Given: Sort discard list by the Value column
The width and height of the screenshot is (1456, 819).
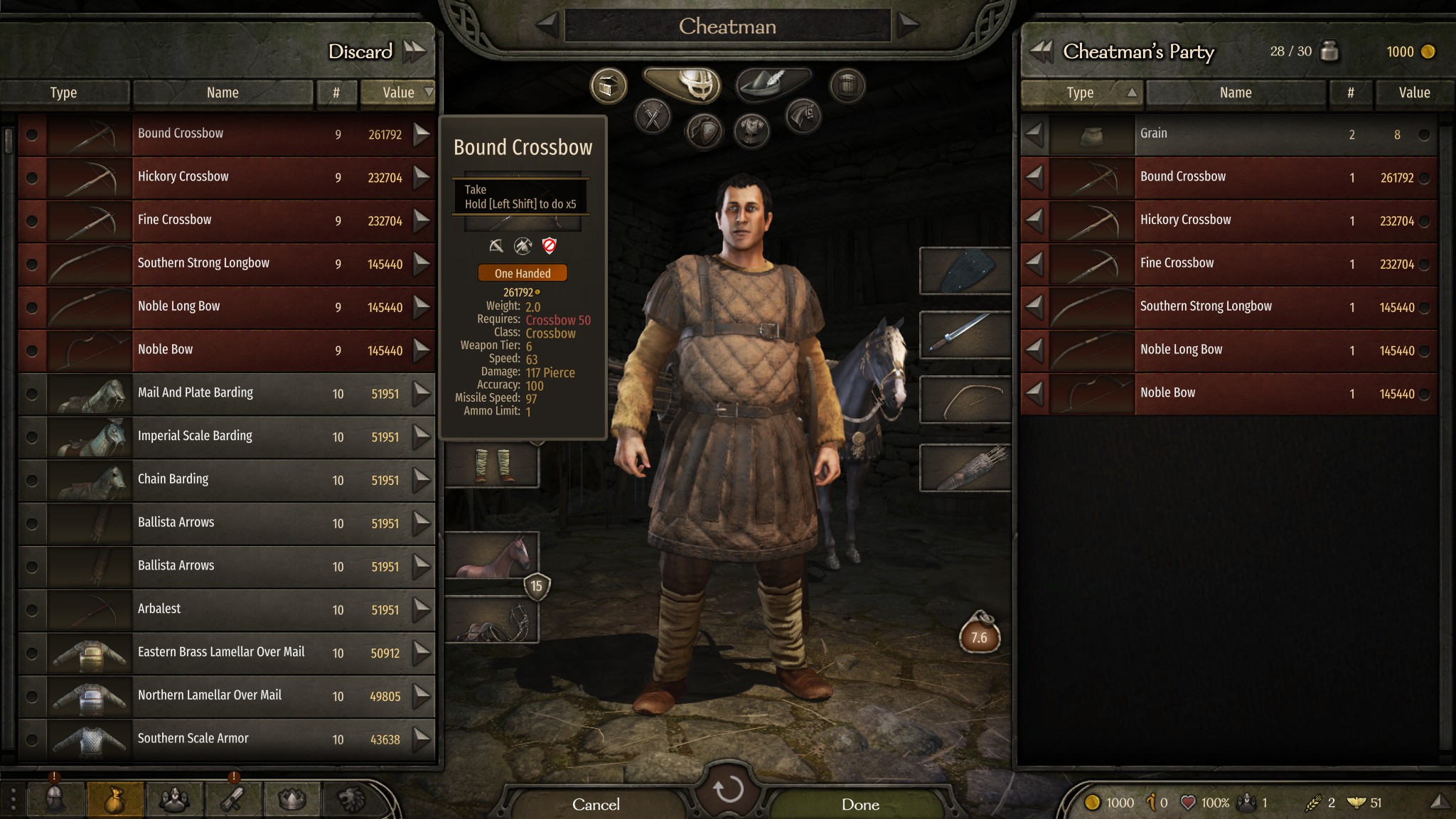Looking at the screenshot, I should (x=398, y=92).
